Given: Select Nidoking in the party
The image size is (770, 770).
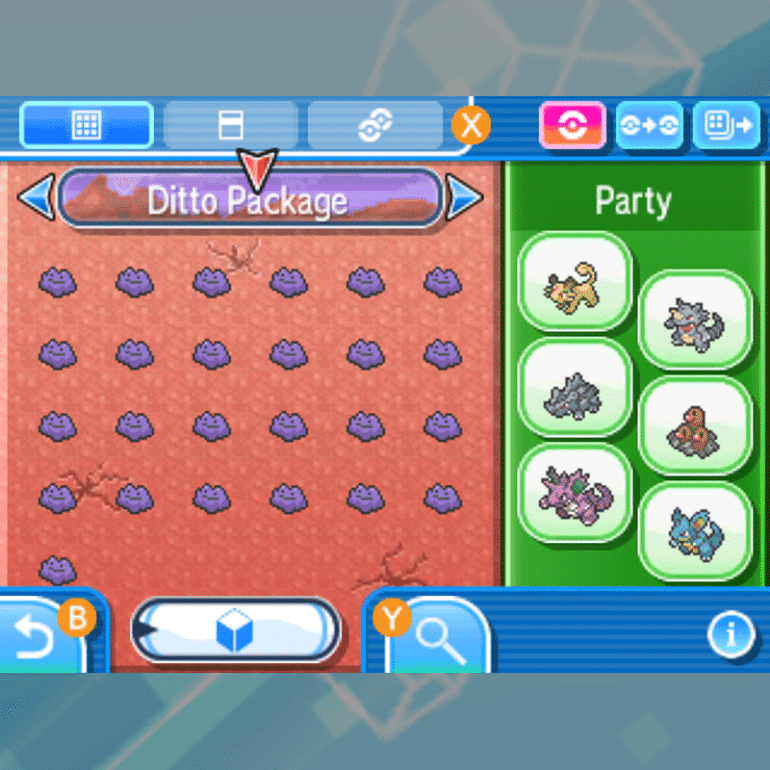Looking at the screenshot, I should tap(575, 494).
